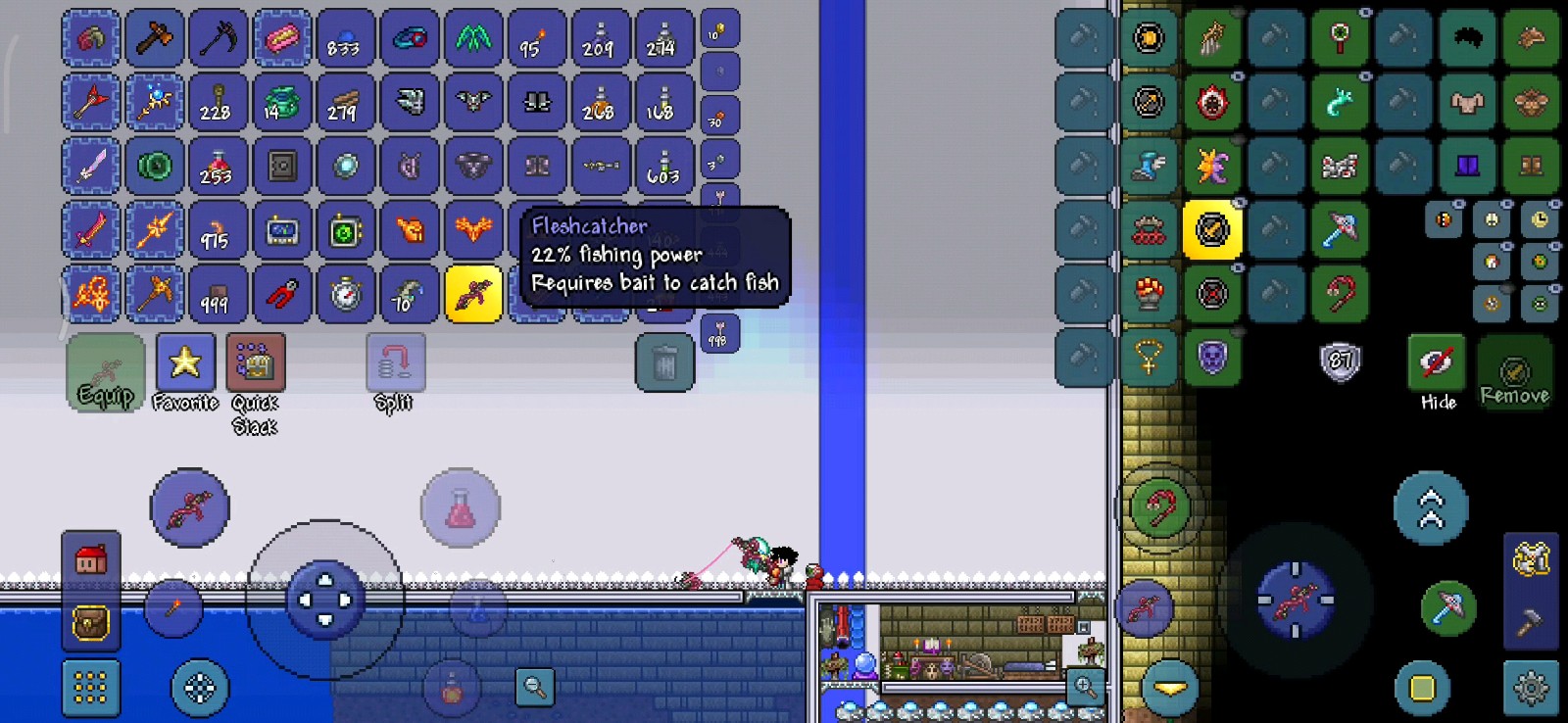This screenshot has height=723, width=1568.
Task: Toggle the inventory grid button
Action: point(91,688)
